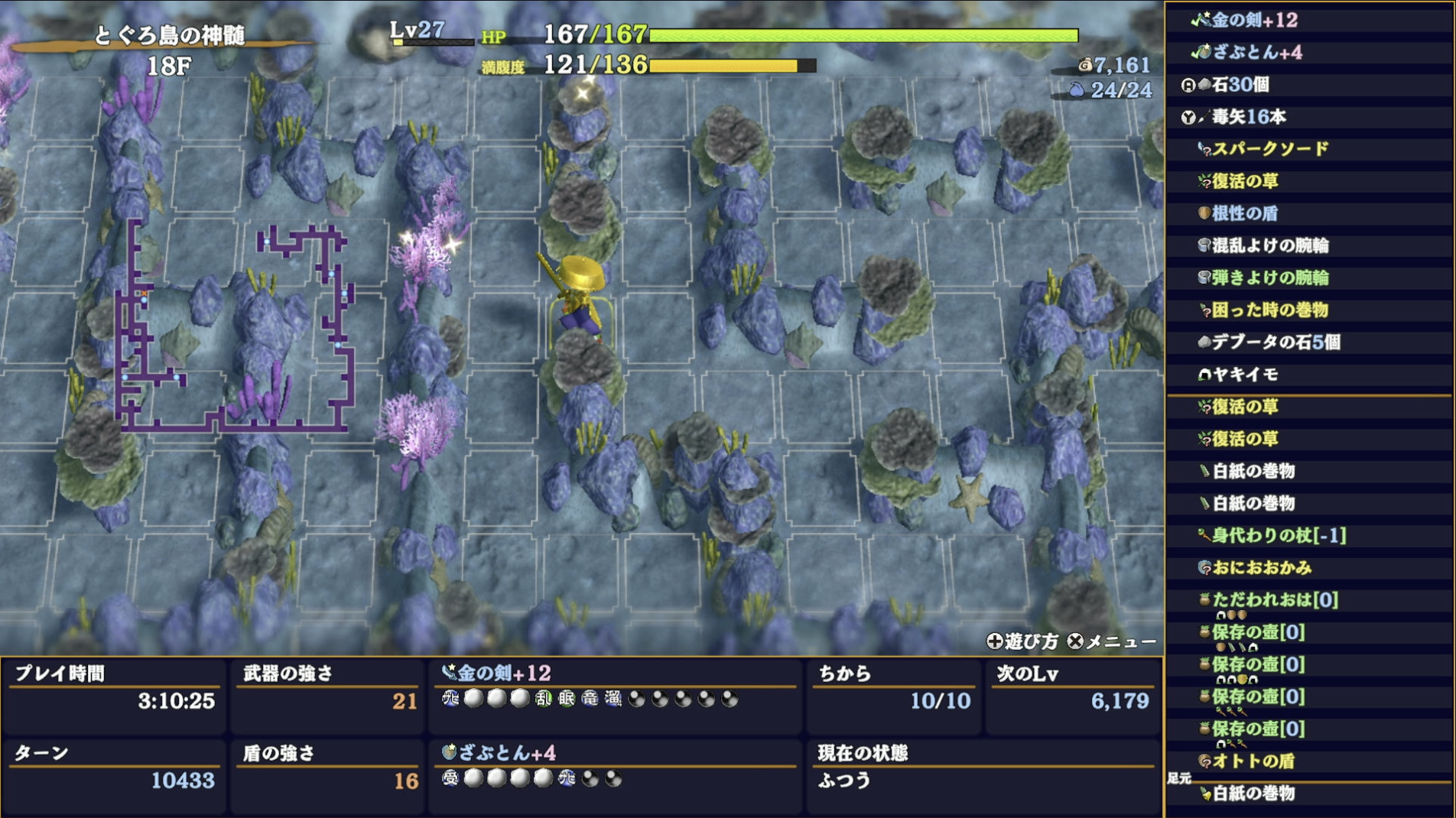Click the green HP gauge bar
This screenshot has width=1456, height=818.
coord(864,35)
